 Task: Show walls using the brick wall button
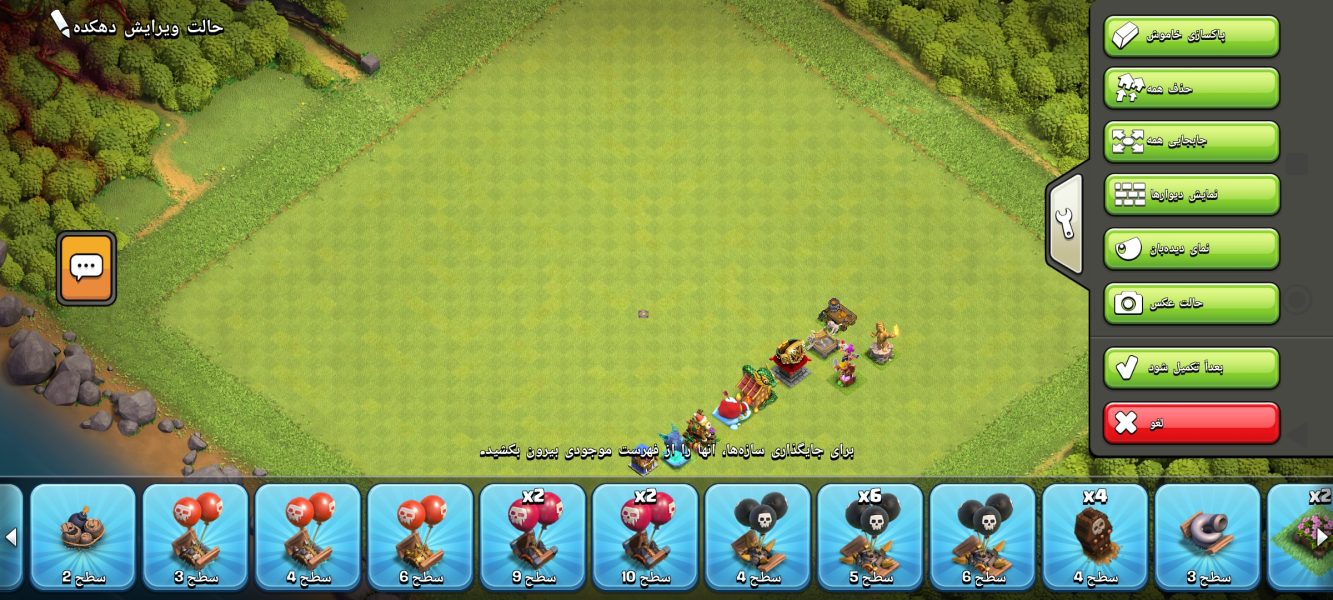[1191, 194]
